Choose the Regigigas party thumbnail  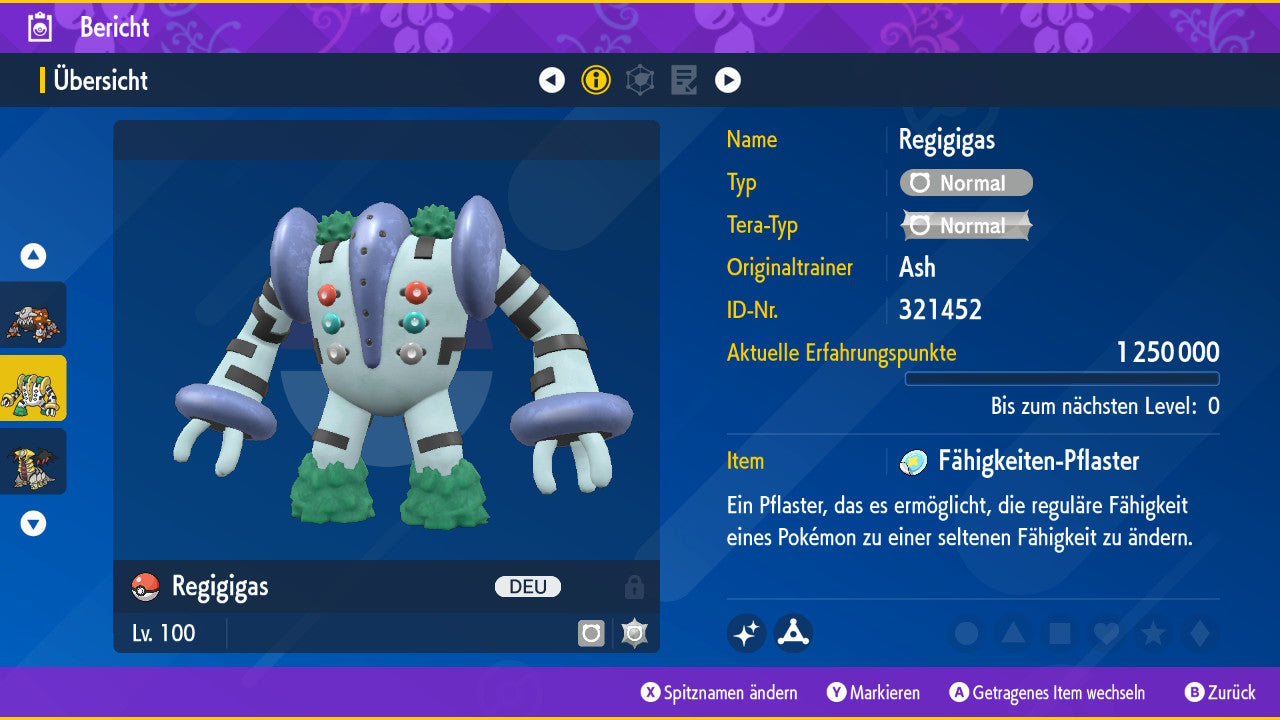tap(33, 388)
